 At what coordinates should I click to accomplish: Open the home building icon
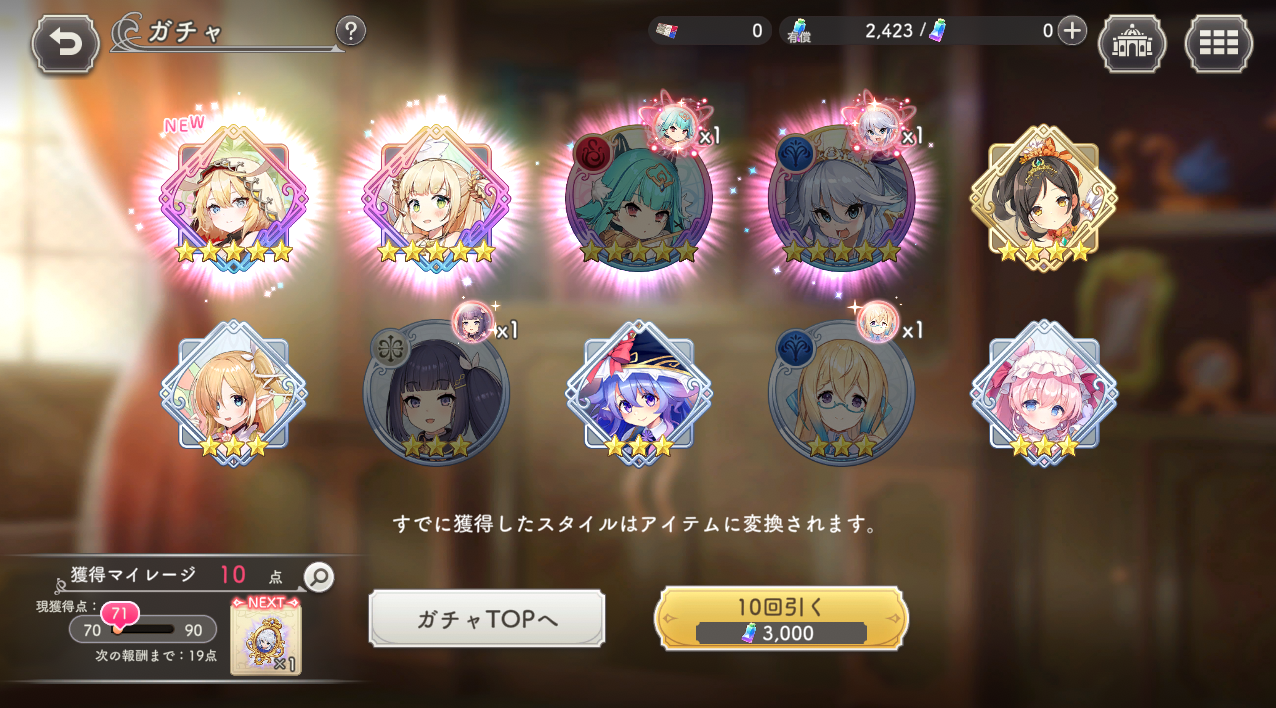pyautogui.click(x=1131, y=44)
